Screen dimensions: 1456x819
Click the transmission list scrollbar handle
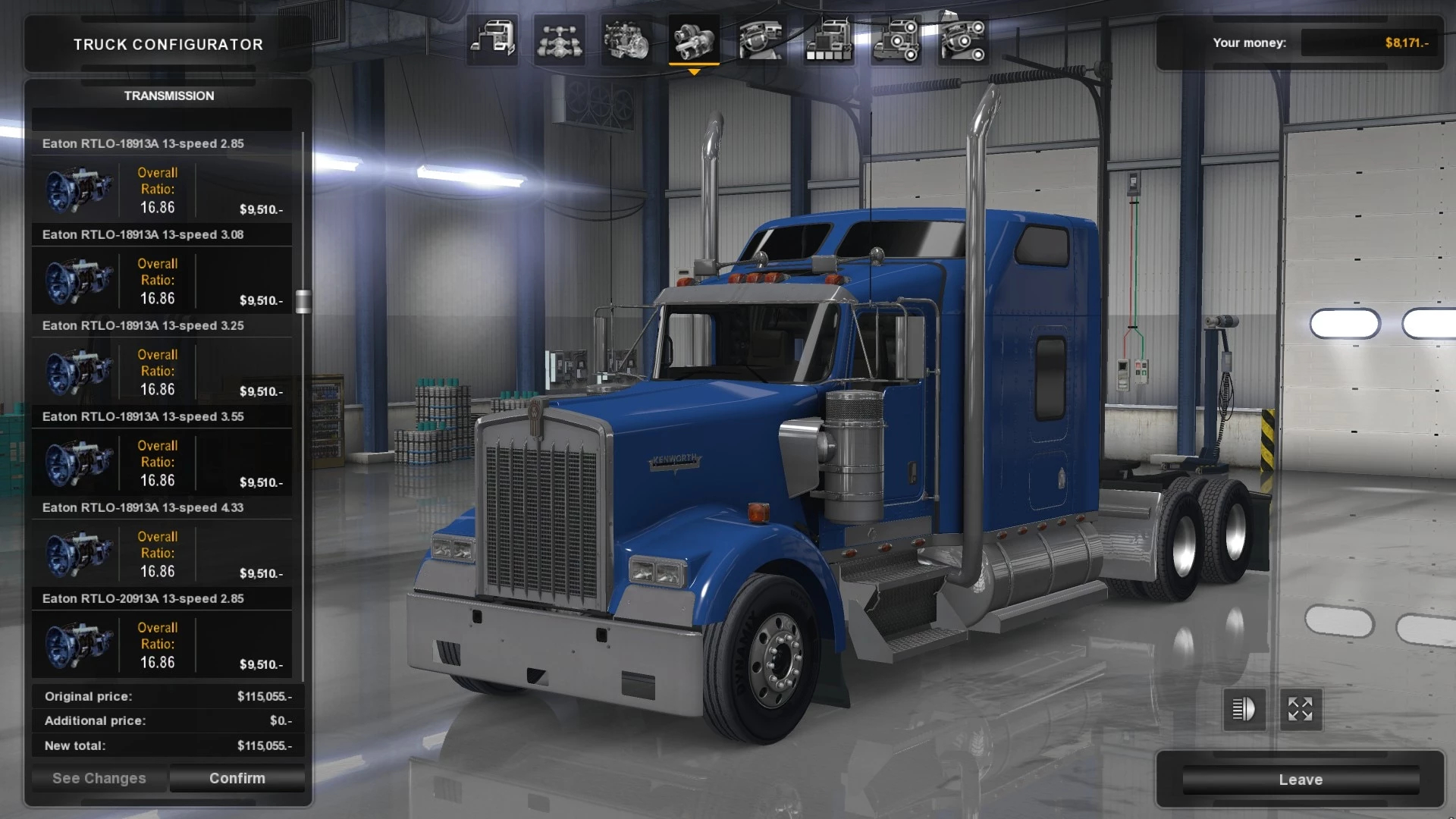tap(303, 301)
